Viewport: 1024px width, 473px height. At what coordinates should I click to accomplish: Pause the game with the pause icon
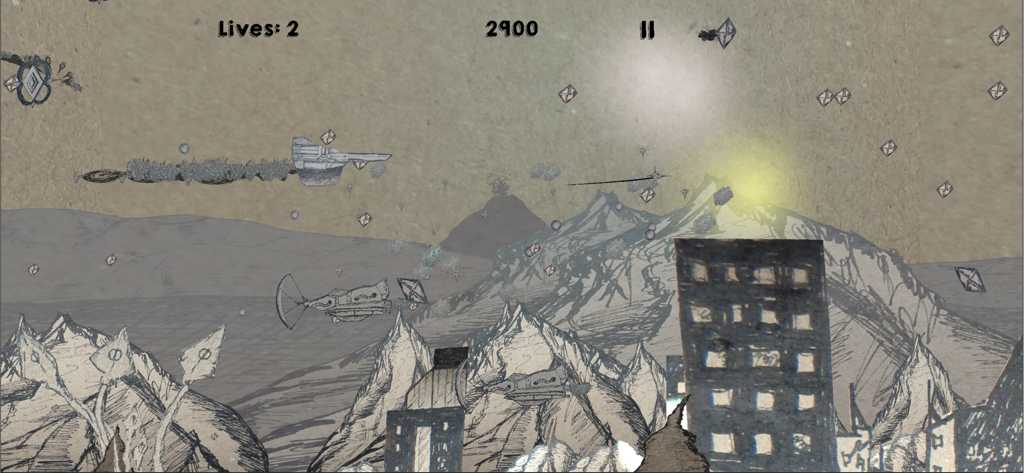pyautogui.click(x=647, y=30)
